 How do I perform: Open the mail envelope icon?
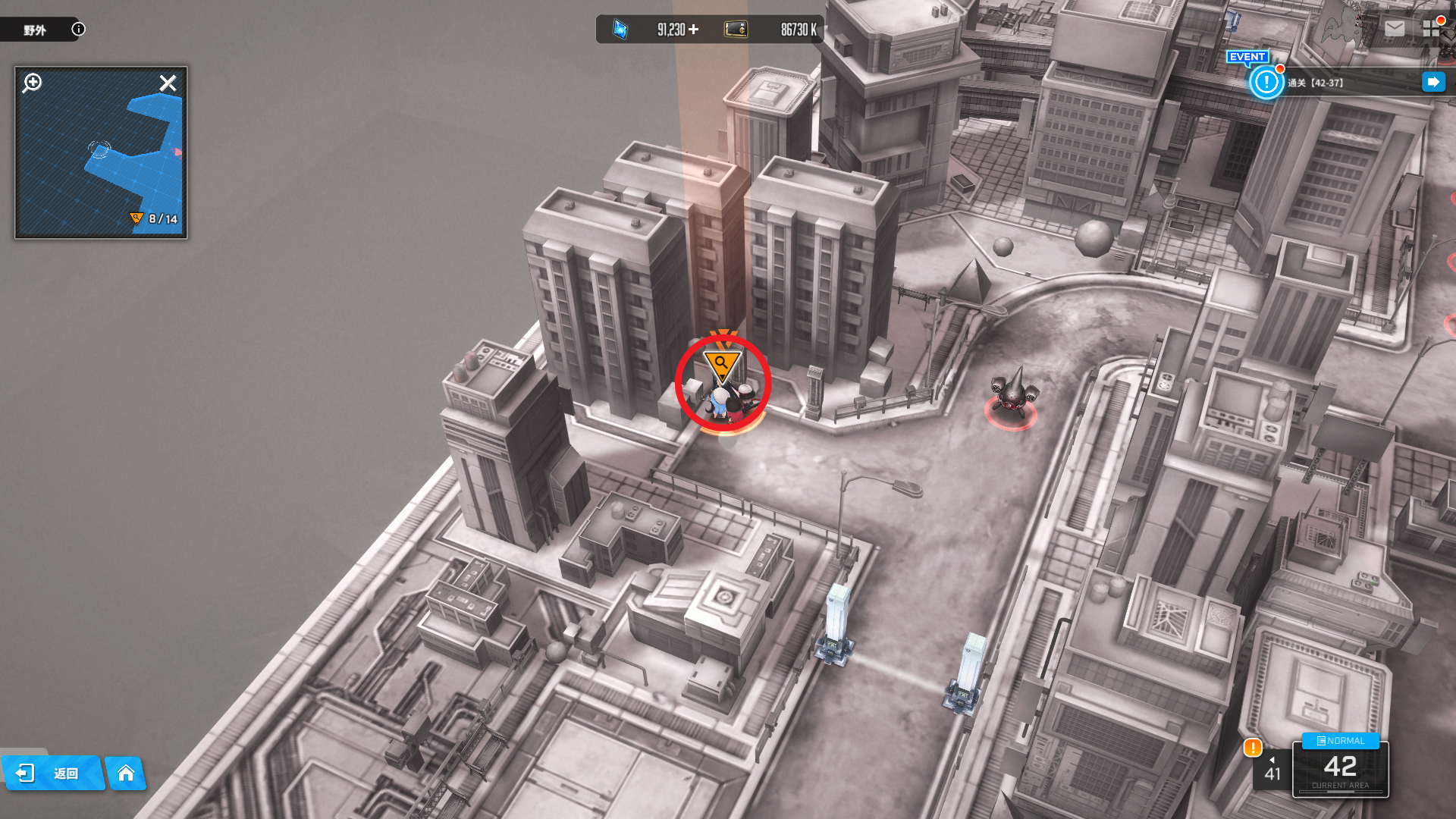click(1394, 29)
